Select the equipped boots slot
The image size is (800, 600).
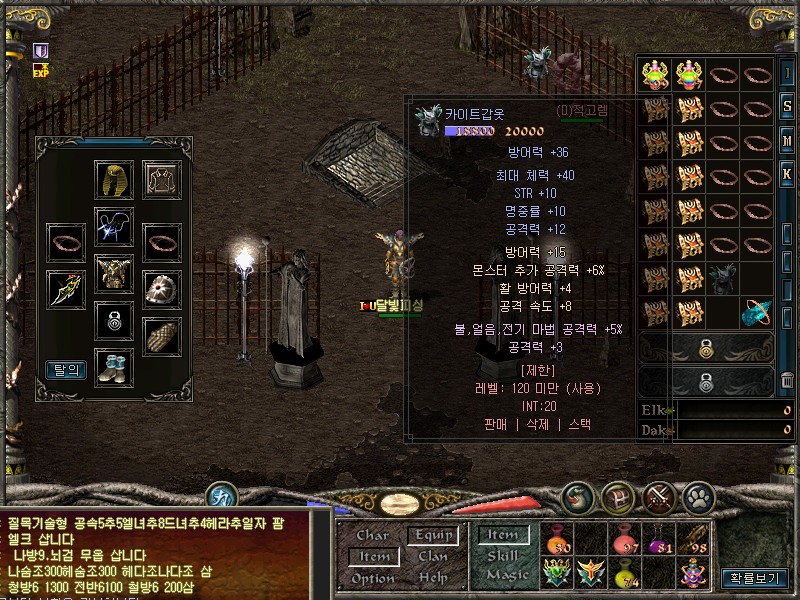(x=114, y=366)
